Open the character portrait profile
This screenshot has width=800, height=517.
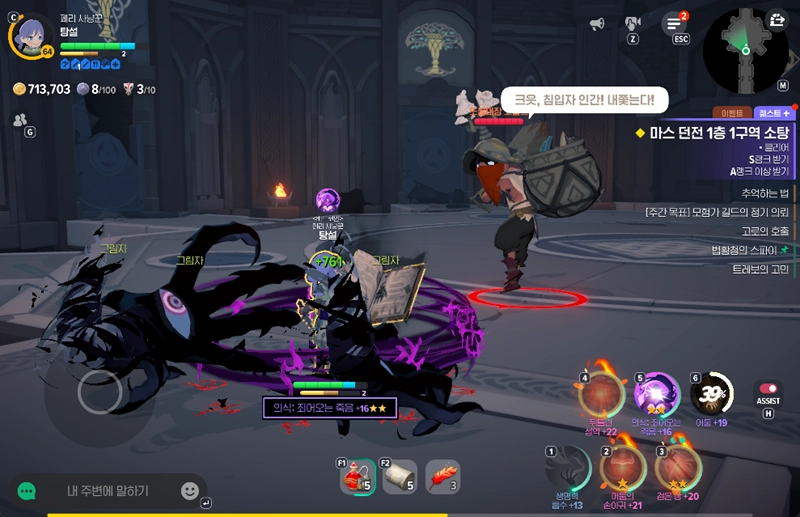tap(31, 36)
